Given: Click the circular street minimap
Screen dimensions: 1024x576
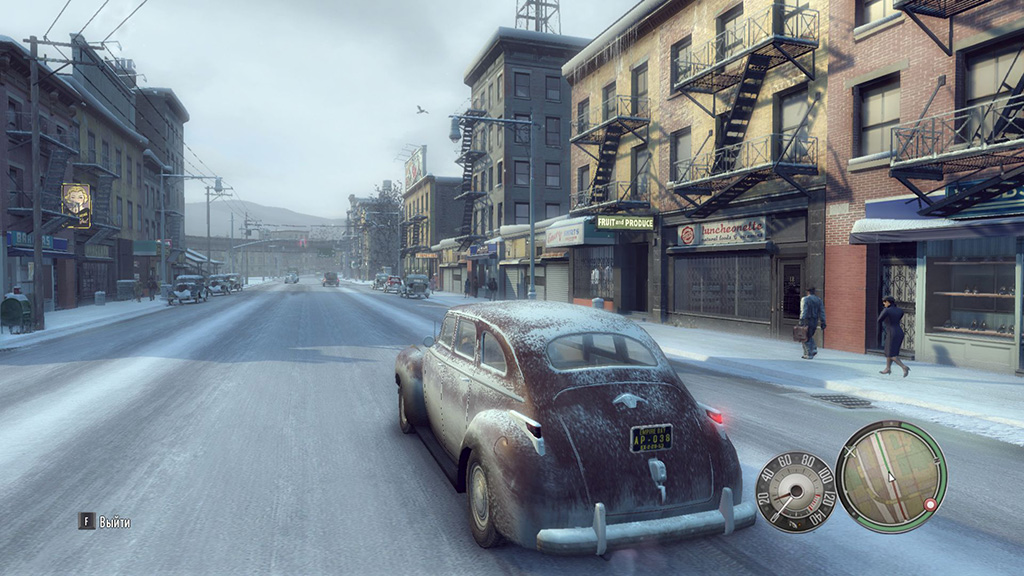Looking at the screenshot, I should (891, 476).
